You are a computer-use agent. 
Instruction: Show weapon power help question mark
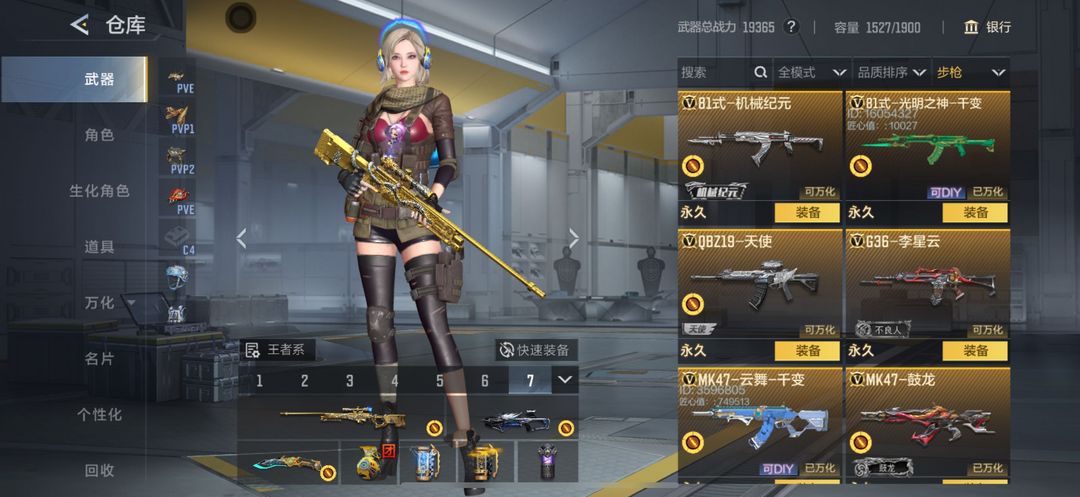[791, 27]
